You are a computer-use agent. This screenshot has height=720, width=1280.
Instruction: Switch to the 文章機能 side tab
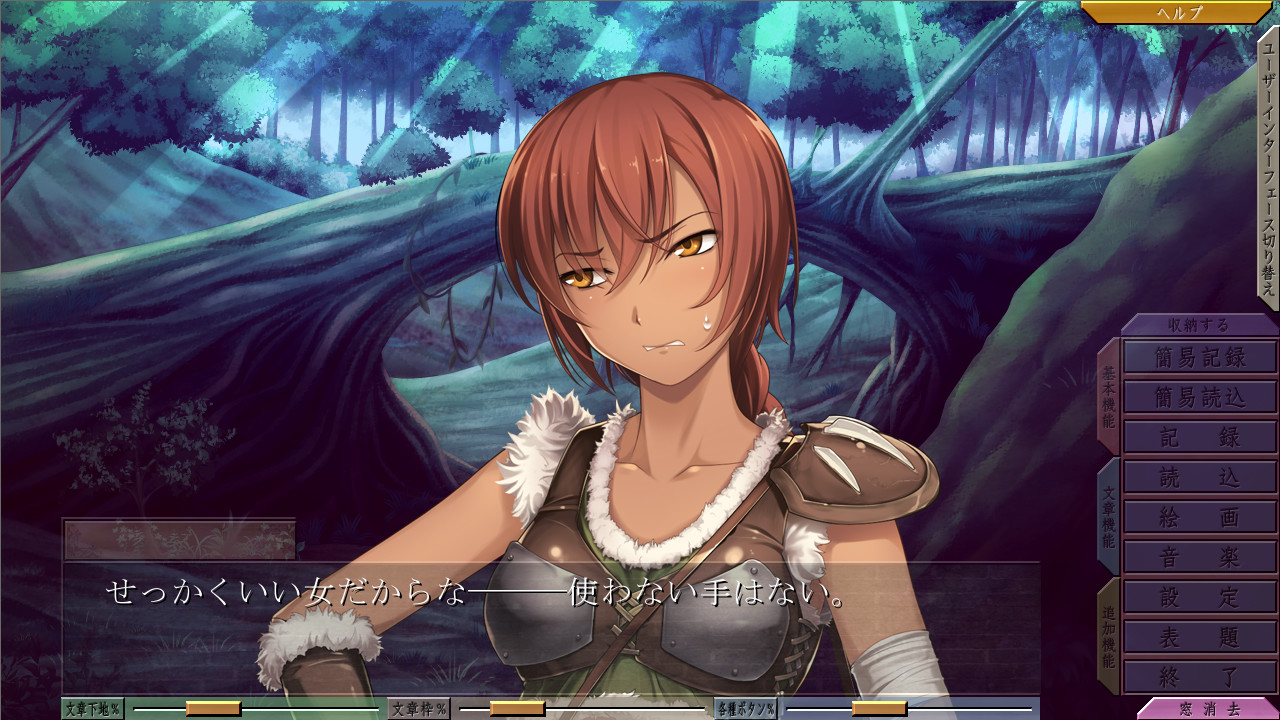click(1108, 515)
